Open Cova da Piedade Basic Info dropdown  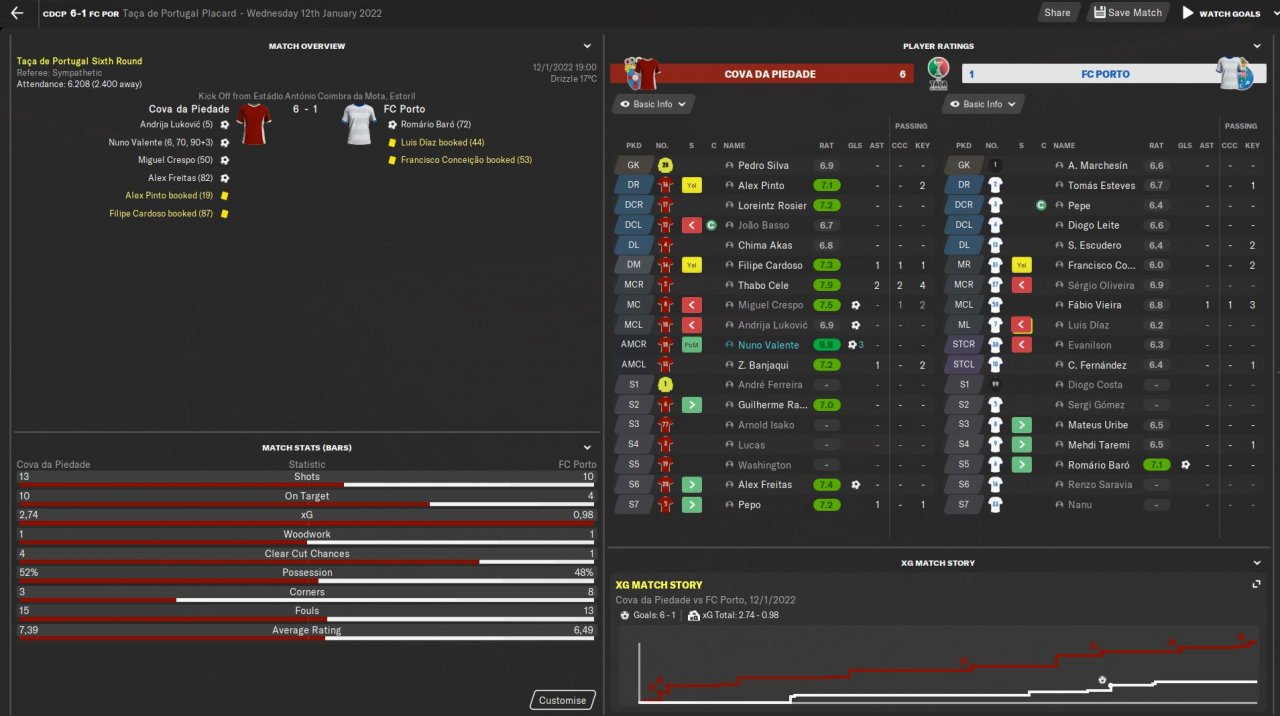click(653, 104)
